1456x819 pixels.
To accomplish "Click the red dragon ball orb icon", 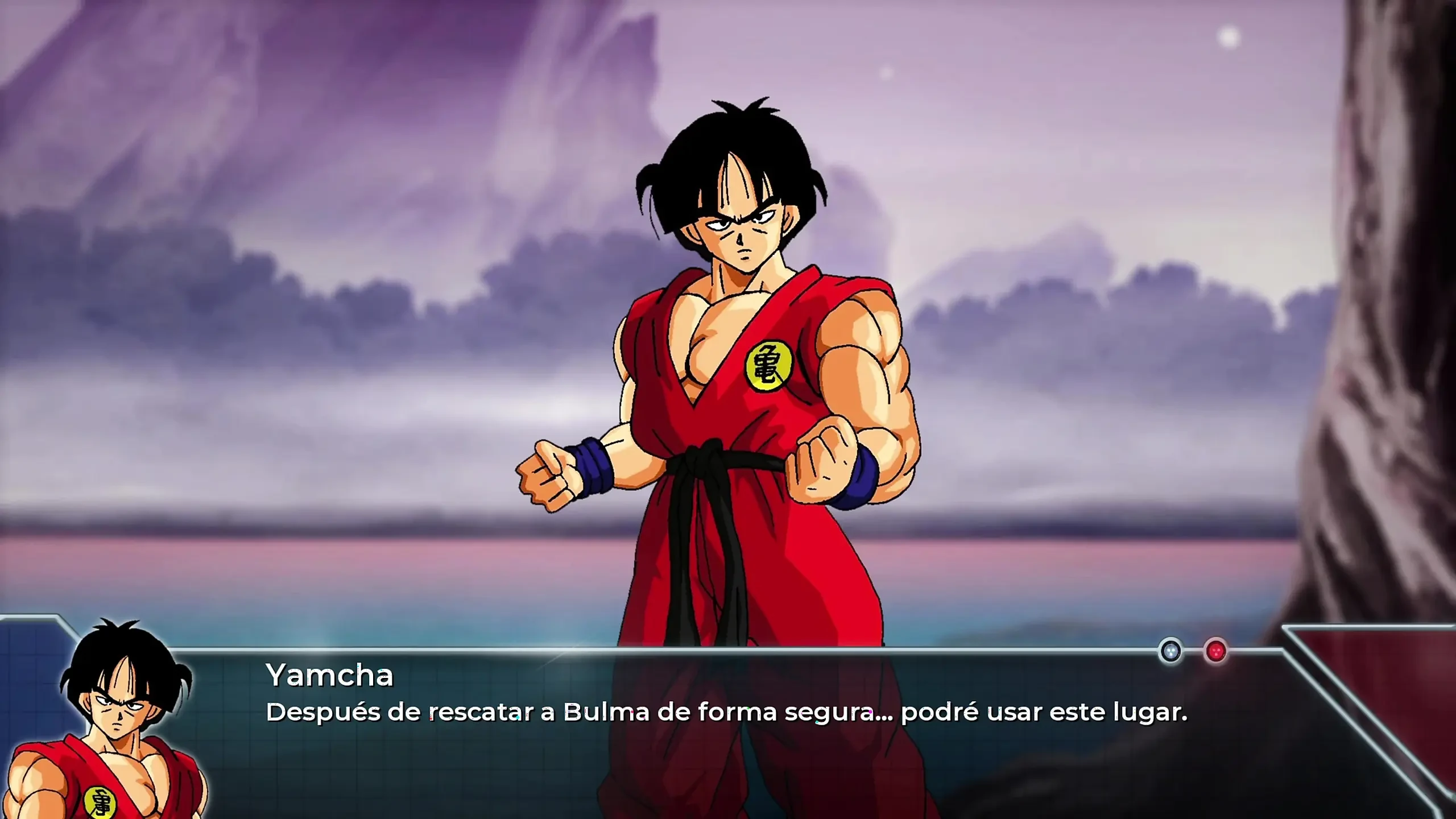I will click(x=1215, y=651).
